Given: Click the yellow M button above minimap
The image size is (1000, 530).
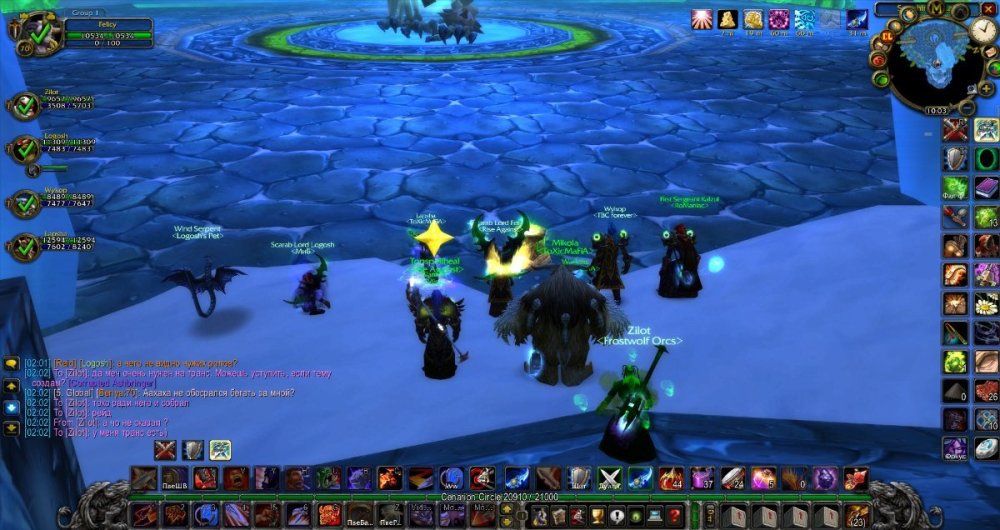Looking at the screenshot, I should click(937, 10).
